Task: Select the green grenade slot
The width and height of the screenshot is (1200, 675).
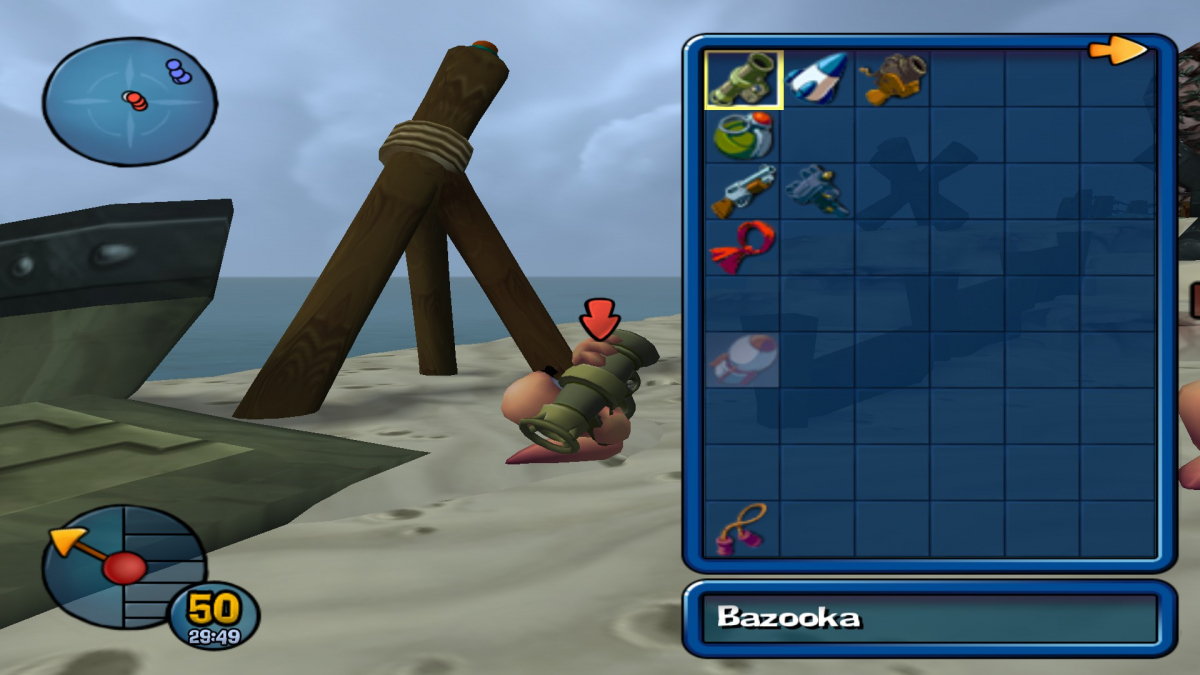Action: coord(743,135)
